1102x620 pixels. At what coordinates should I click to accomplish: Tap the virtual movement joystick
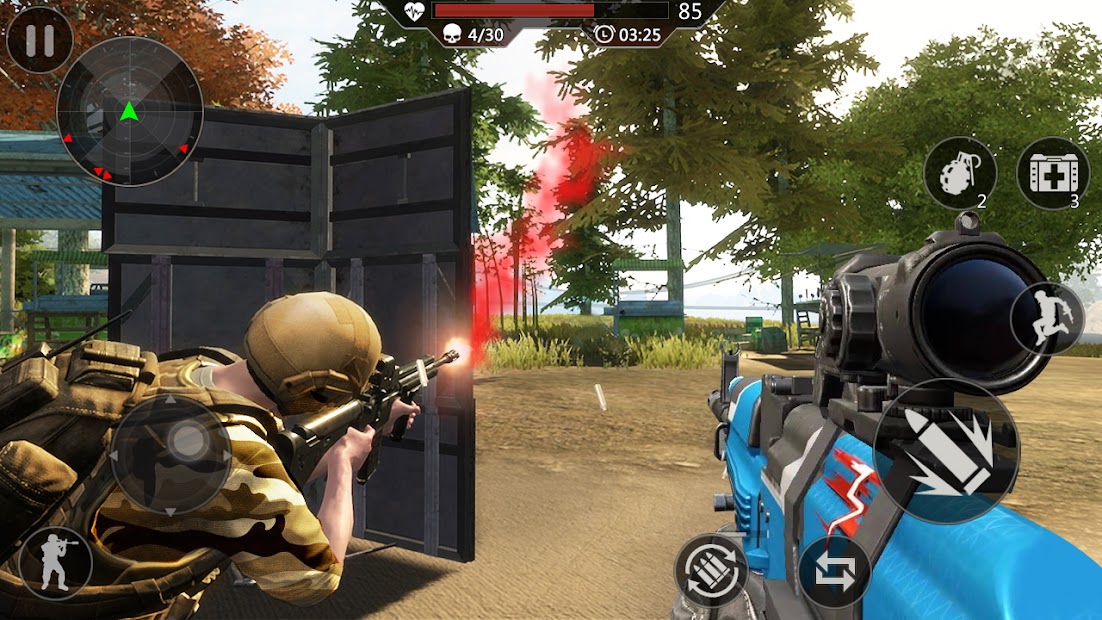(x=171, y=454)
